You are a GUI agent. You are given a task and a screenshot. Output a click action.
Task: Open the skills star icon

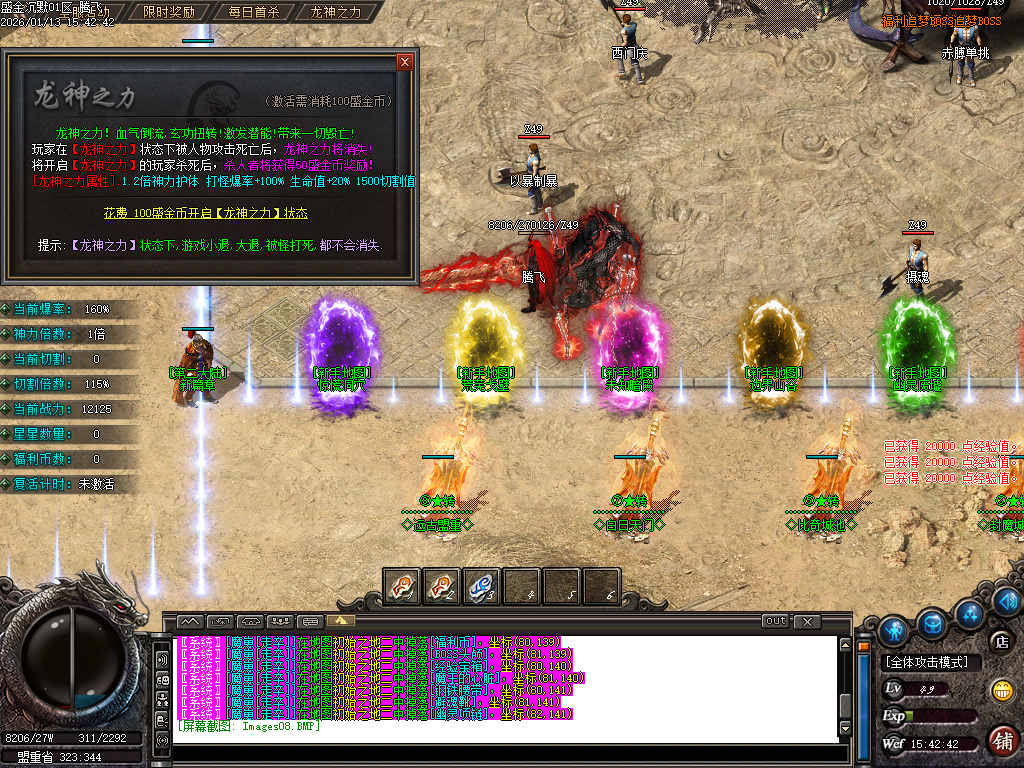coord(968,612)
